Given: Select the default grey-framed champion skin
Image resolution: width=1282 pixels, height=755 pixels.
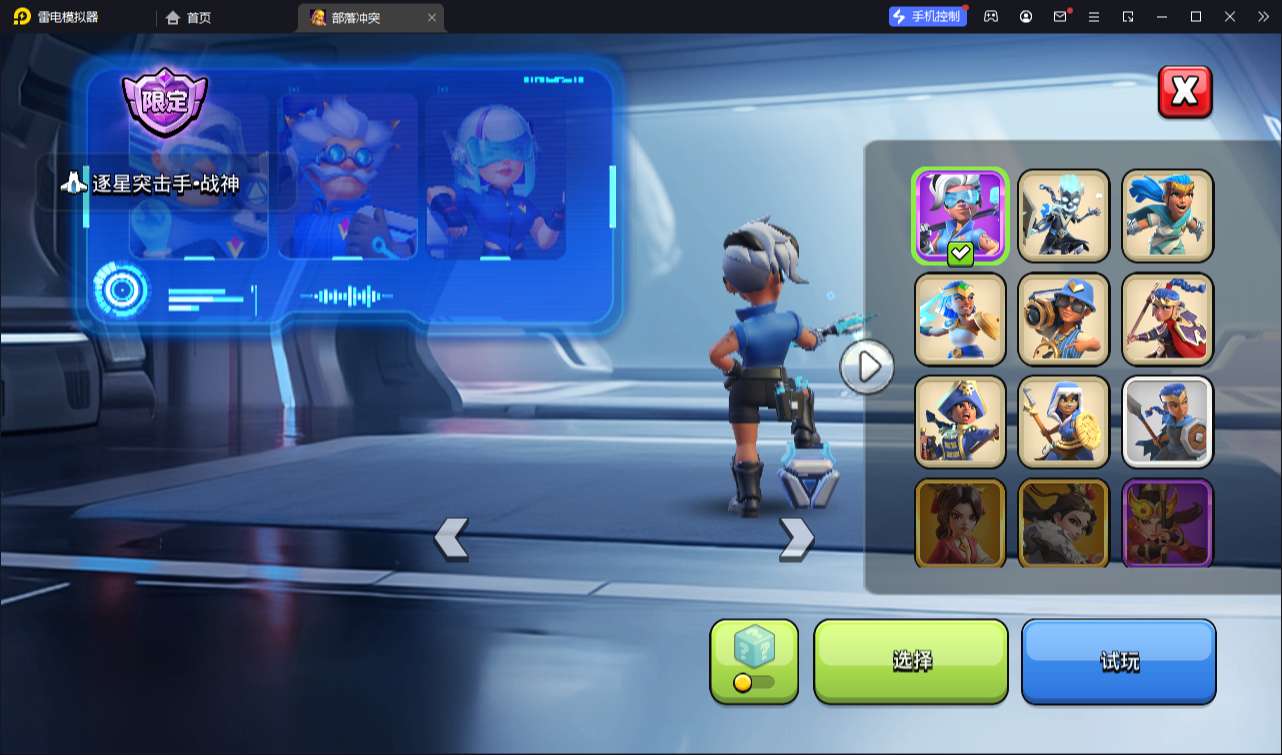Looking at the screenshot, I should (x=1167, y=421).
